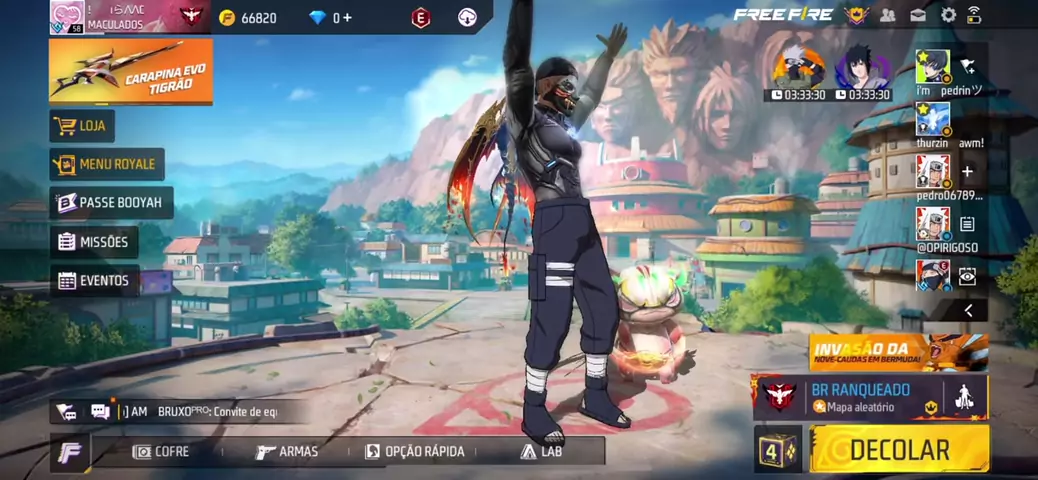View the Carapina Evo Tigrão banner

pos(130,71)
